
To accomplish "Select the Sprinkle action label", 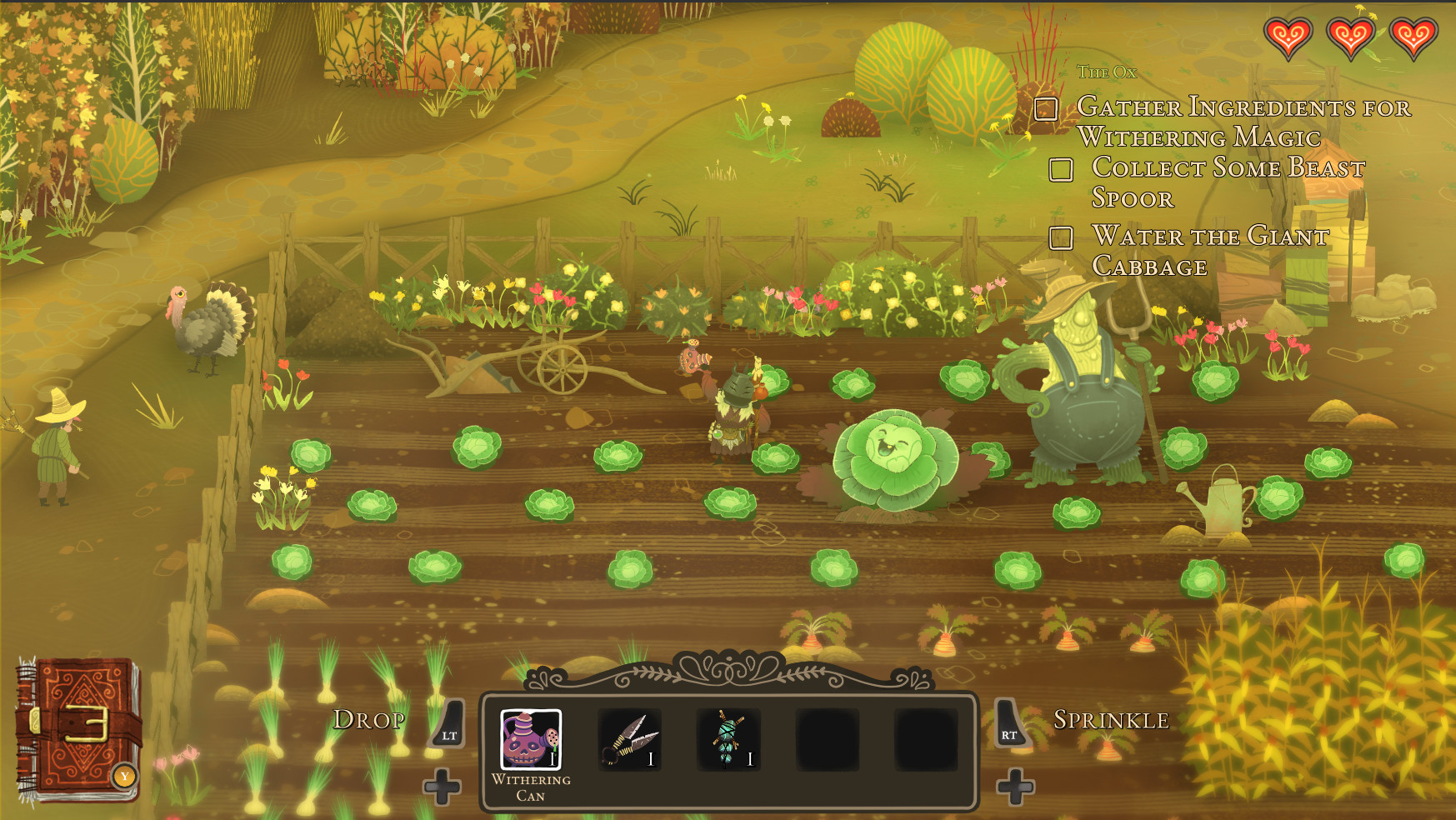I will point(1111,717).
